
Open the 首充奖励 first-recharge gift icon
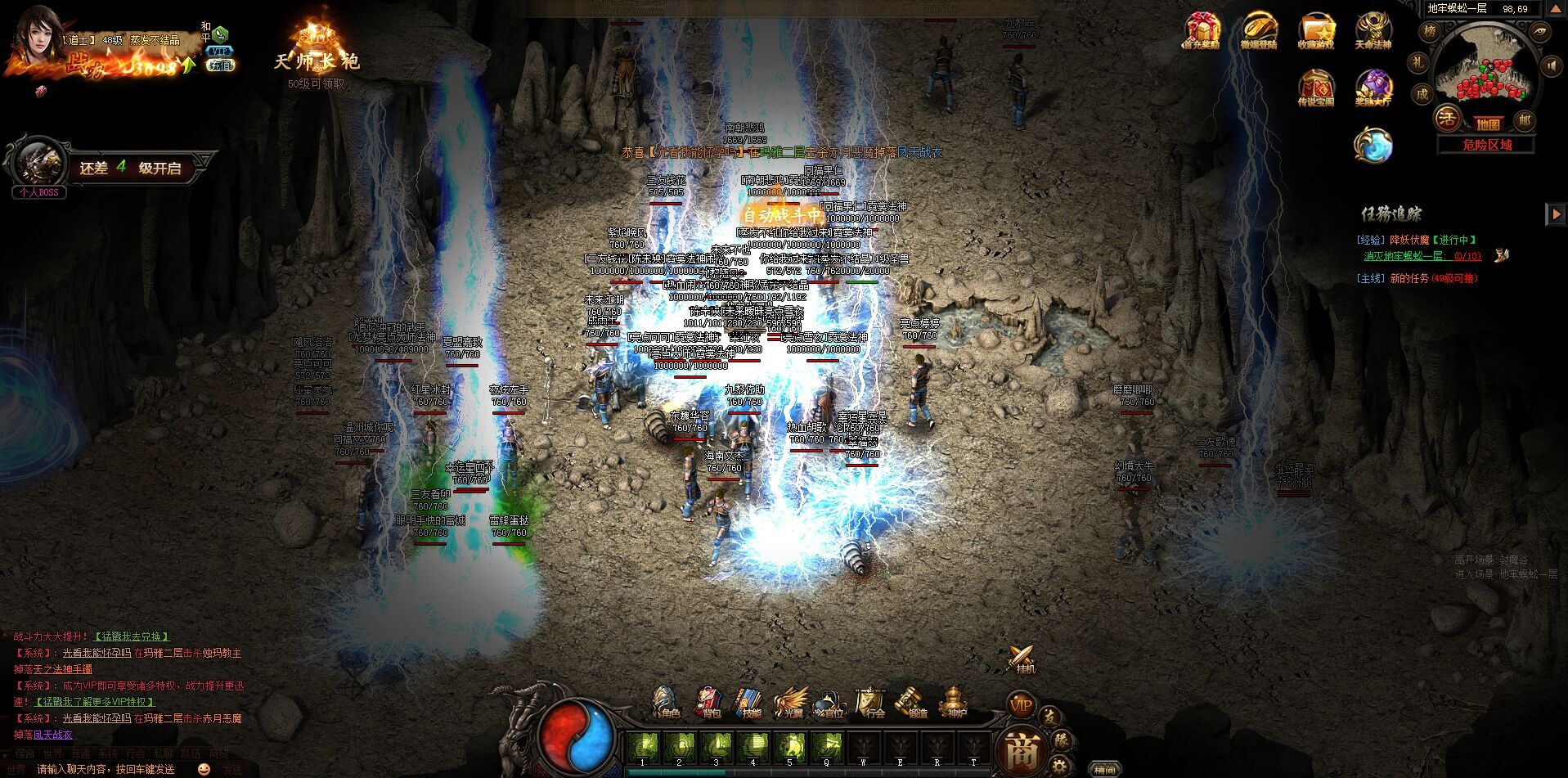(x=1202, y=31)
